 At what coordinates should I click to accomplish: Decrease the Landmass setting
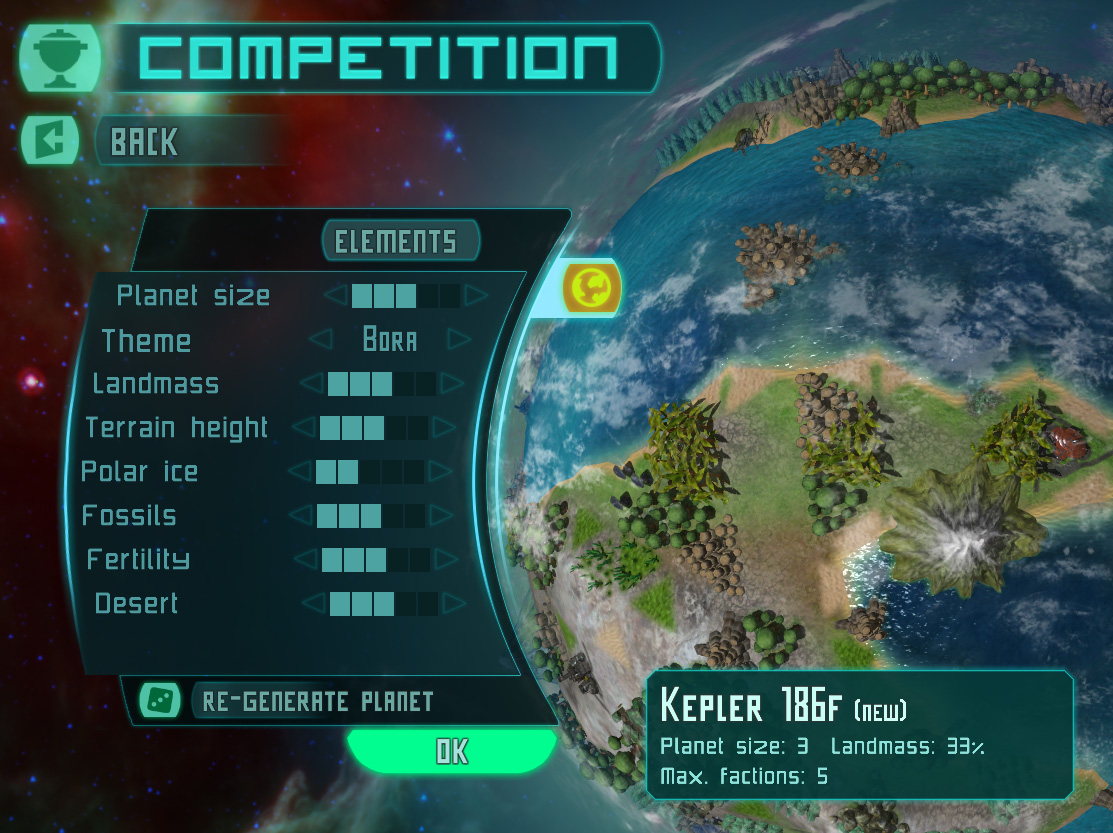(x=313, y=384)
